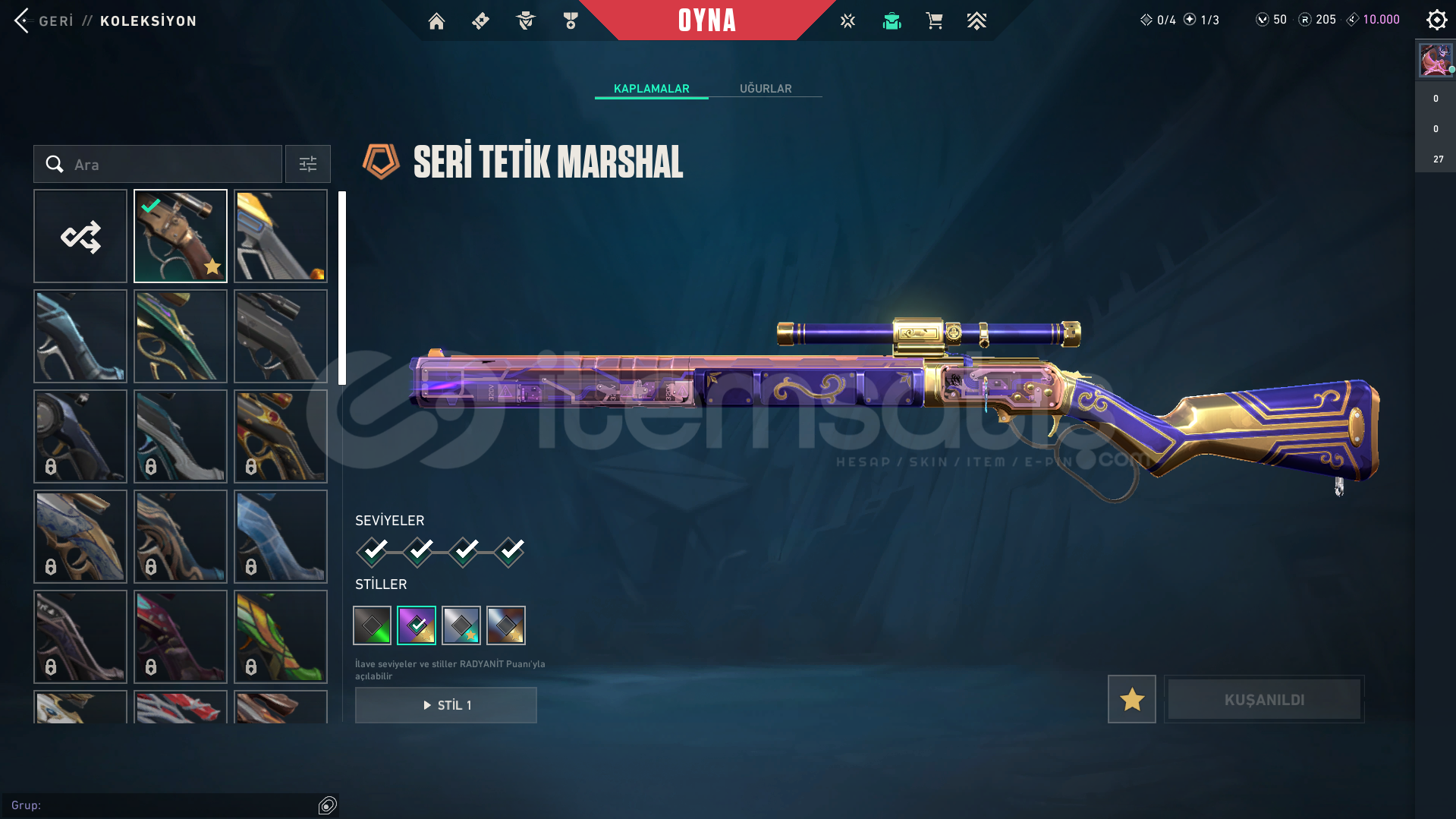Open the settings gear icon

pyautogui.click(x=1436, y=20)
